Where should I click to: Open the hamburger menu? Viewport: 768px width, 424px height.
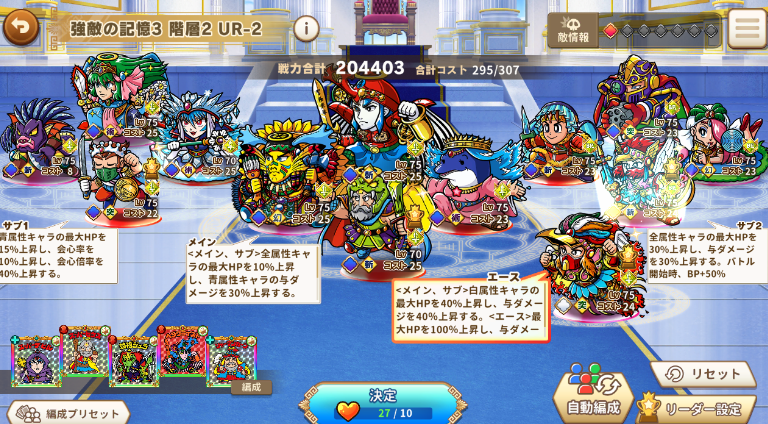pos(746,29)
